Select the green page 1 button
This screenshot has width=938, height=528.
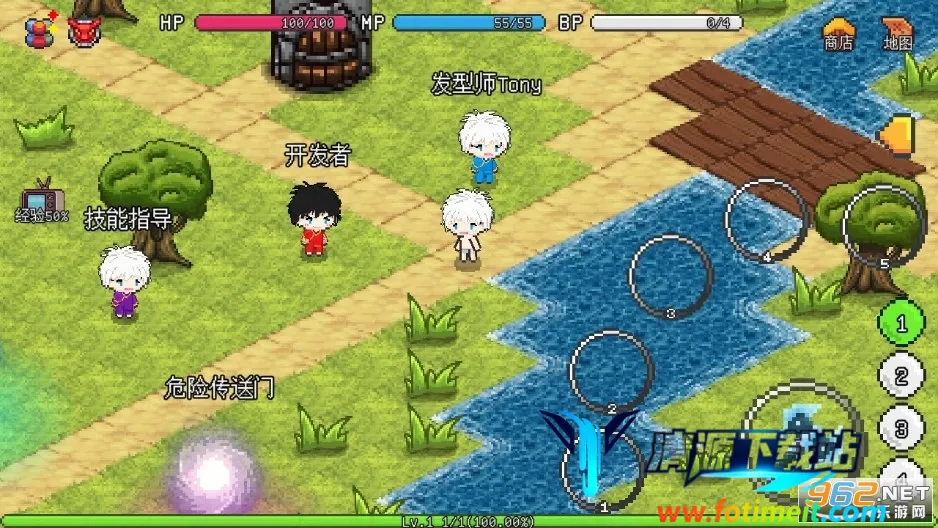[x=900, y=323]
